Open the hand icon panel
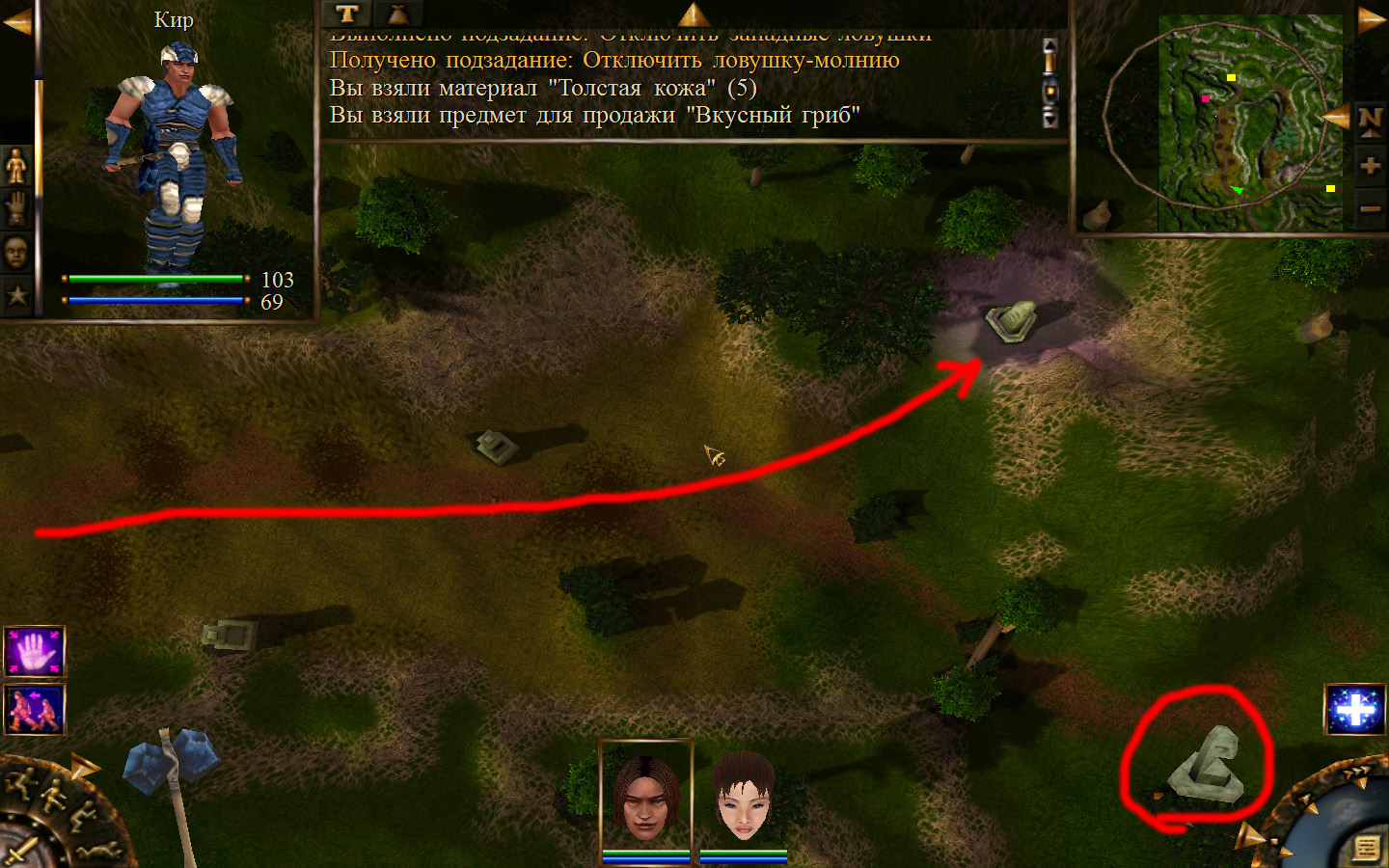The height and width of the screenshot is (868, 1389). coord(16,209)
